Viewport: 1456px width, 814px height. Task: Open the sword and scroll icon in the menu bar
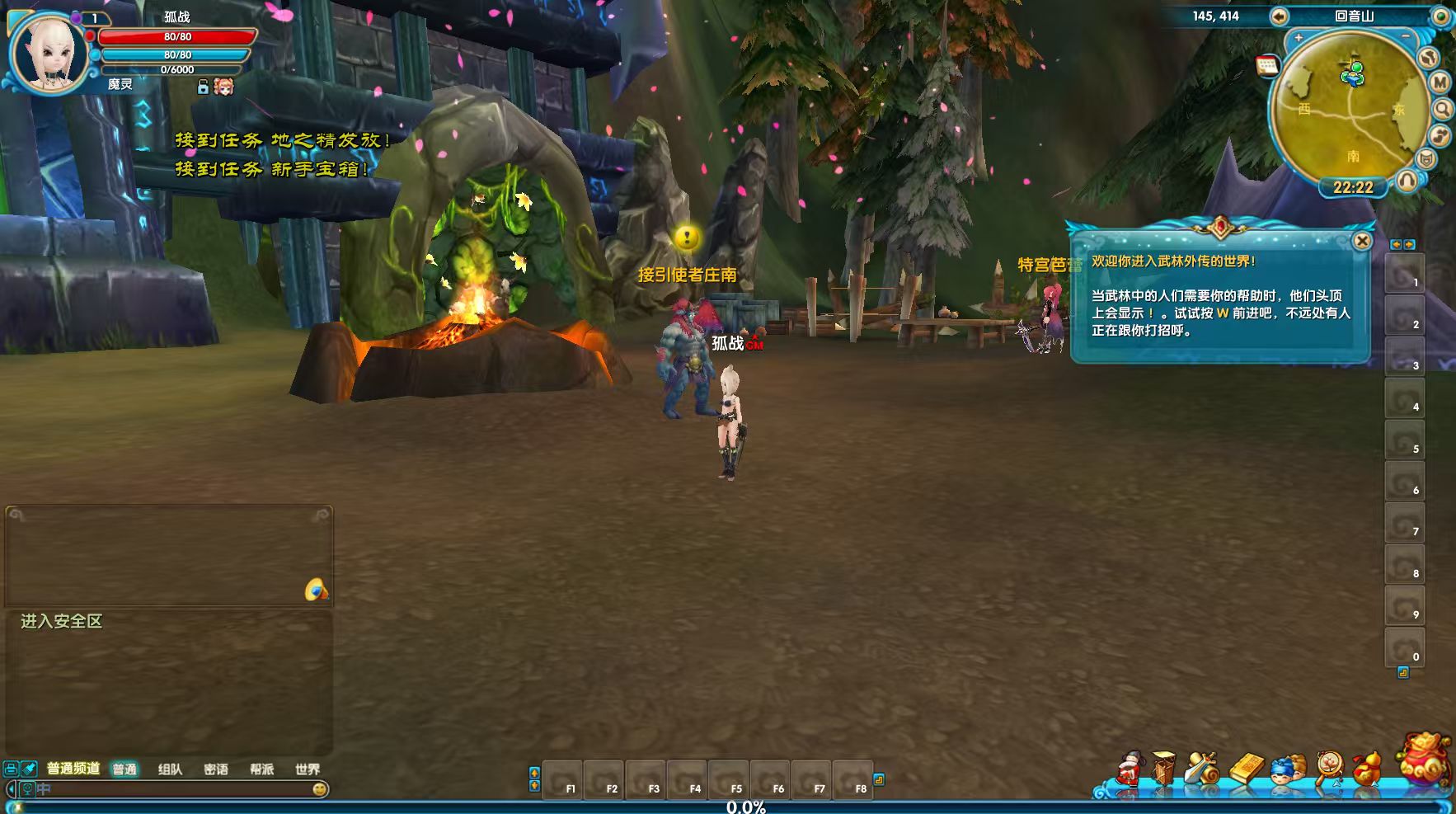[x=1202, y=769]
